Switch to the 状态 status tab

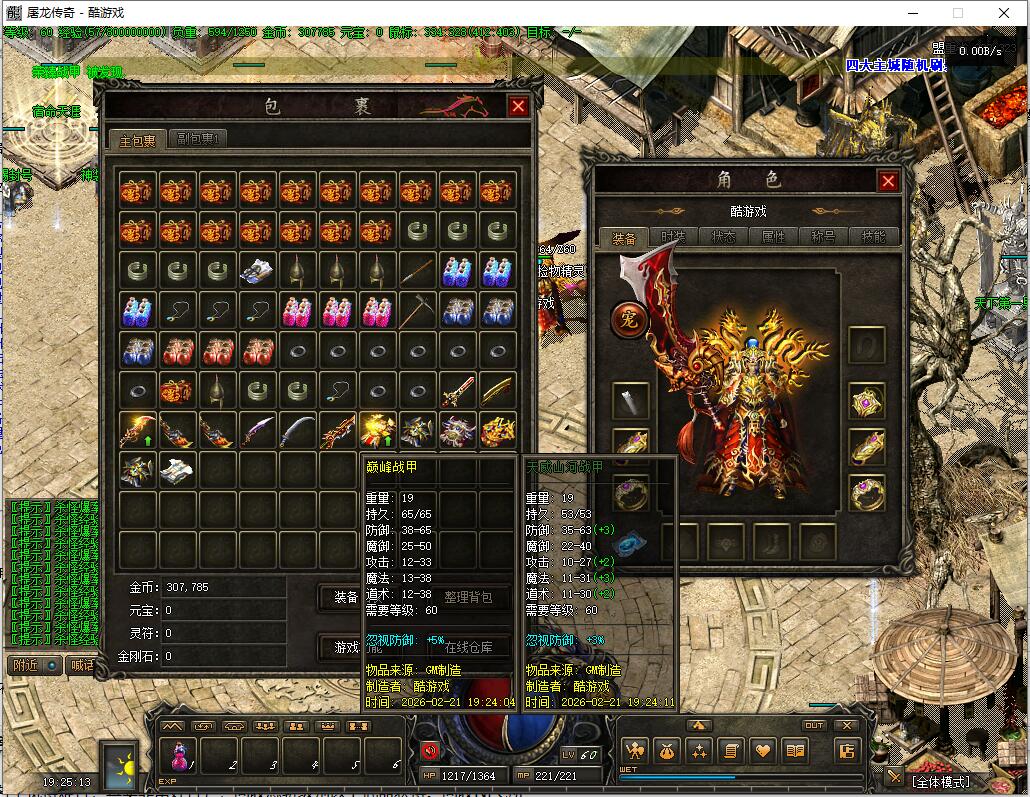[x=723, y=237]
